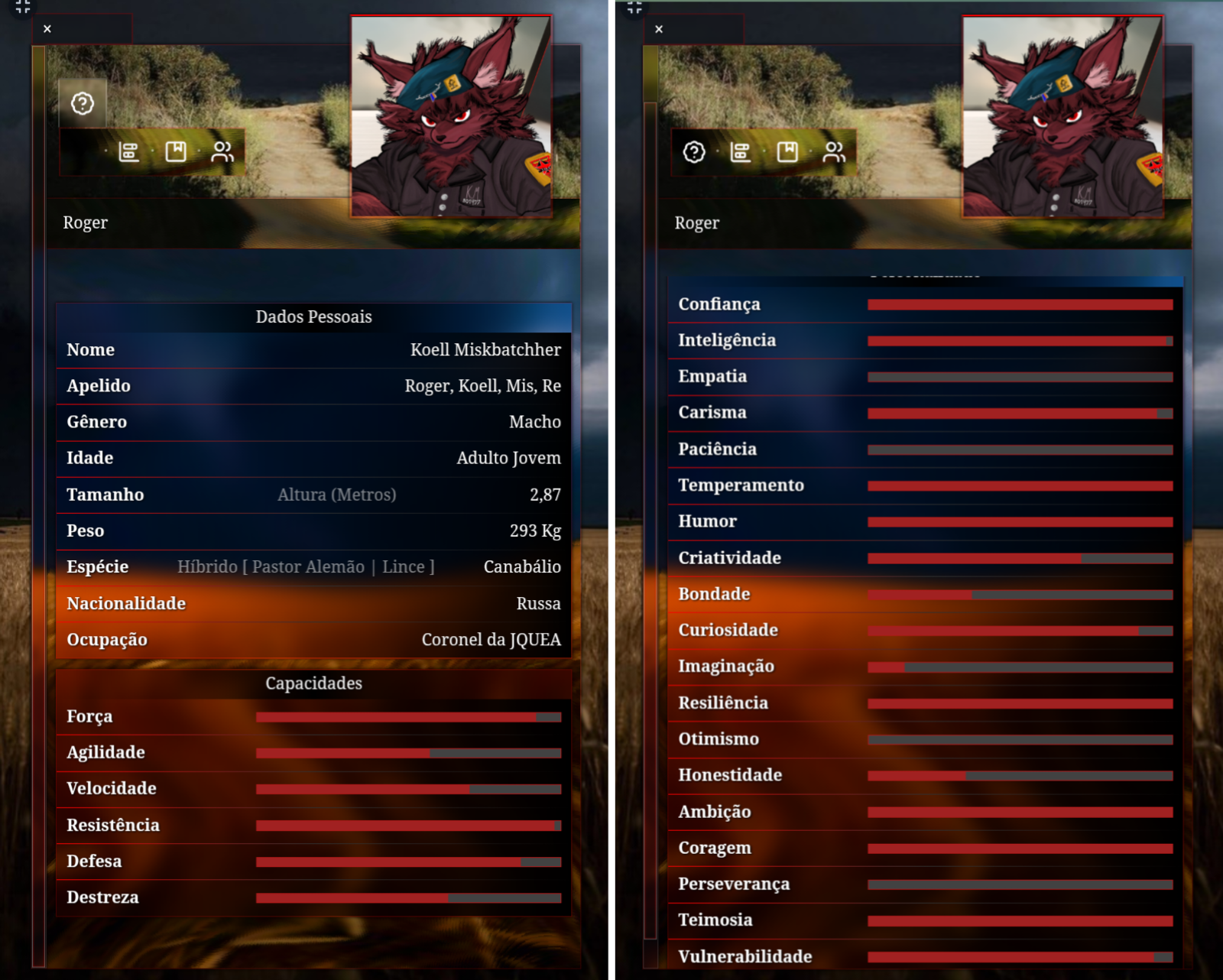The height and width of the screenshot is (980, 1223).
Task: Close the personality traits sheet panel
Action: tap(659, 29)
